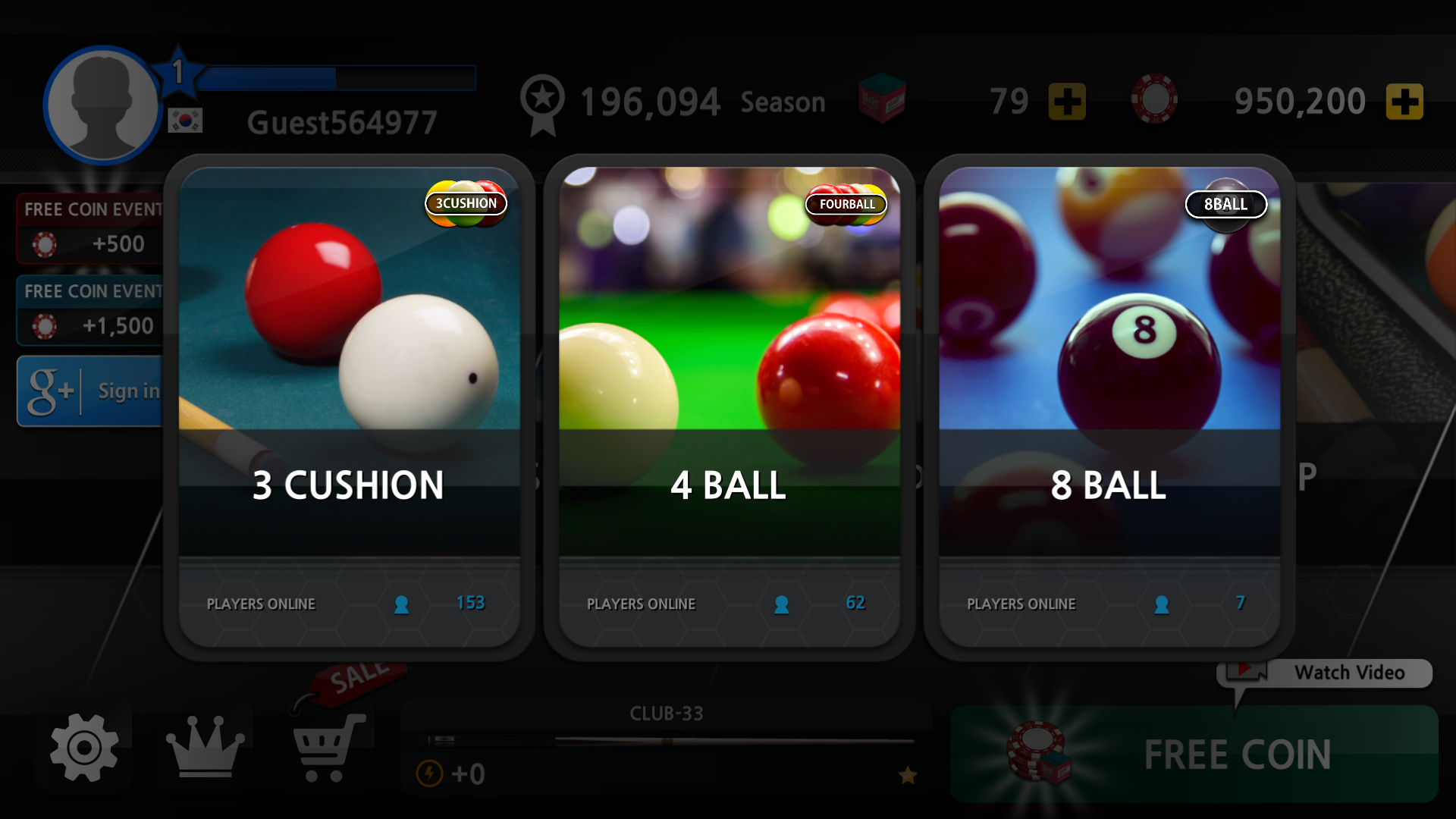Open the guest player profile avatar
This screenshot has width=1456, height=819.
point(102,105)
